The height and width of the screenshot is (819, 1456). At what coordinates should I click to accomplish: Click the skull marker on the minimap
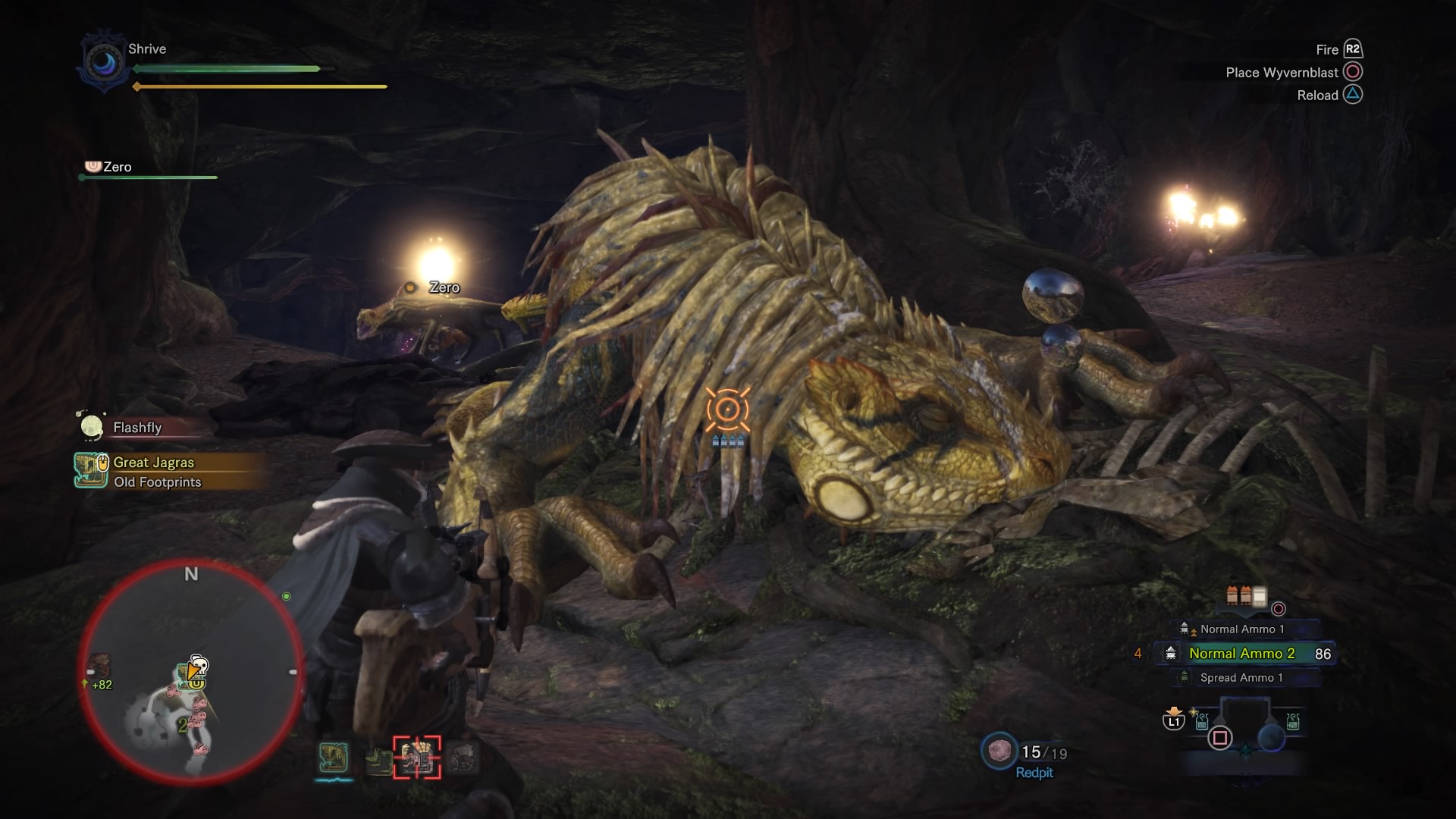tap(199, 666)
